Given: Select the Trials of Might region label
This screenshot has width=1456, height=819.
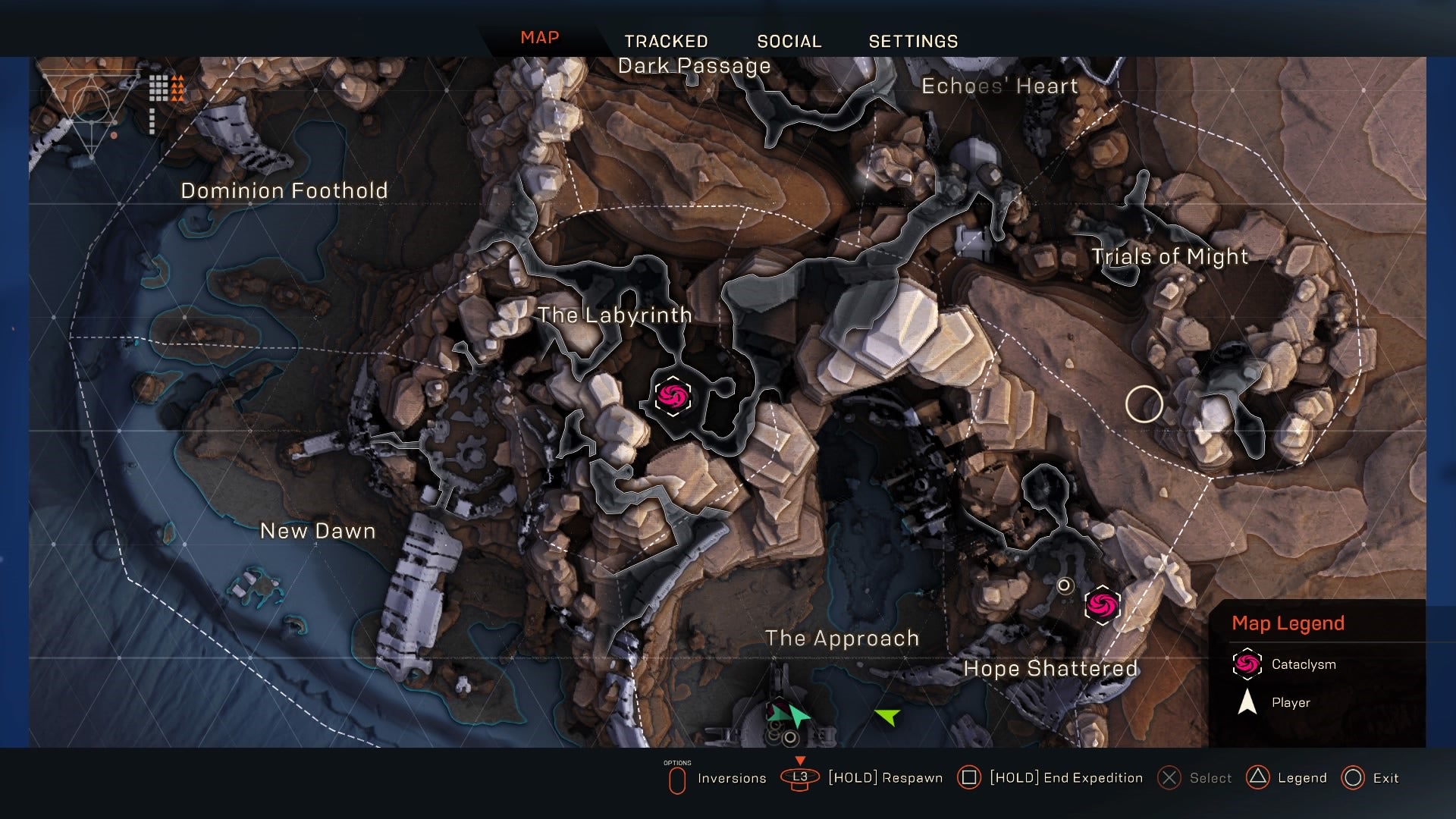Looking at the screenshot, I should click(1169, 257).
